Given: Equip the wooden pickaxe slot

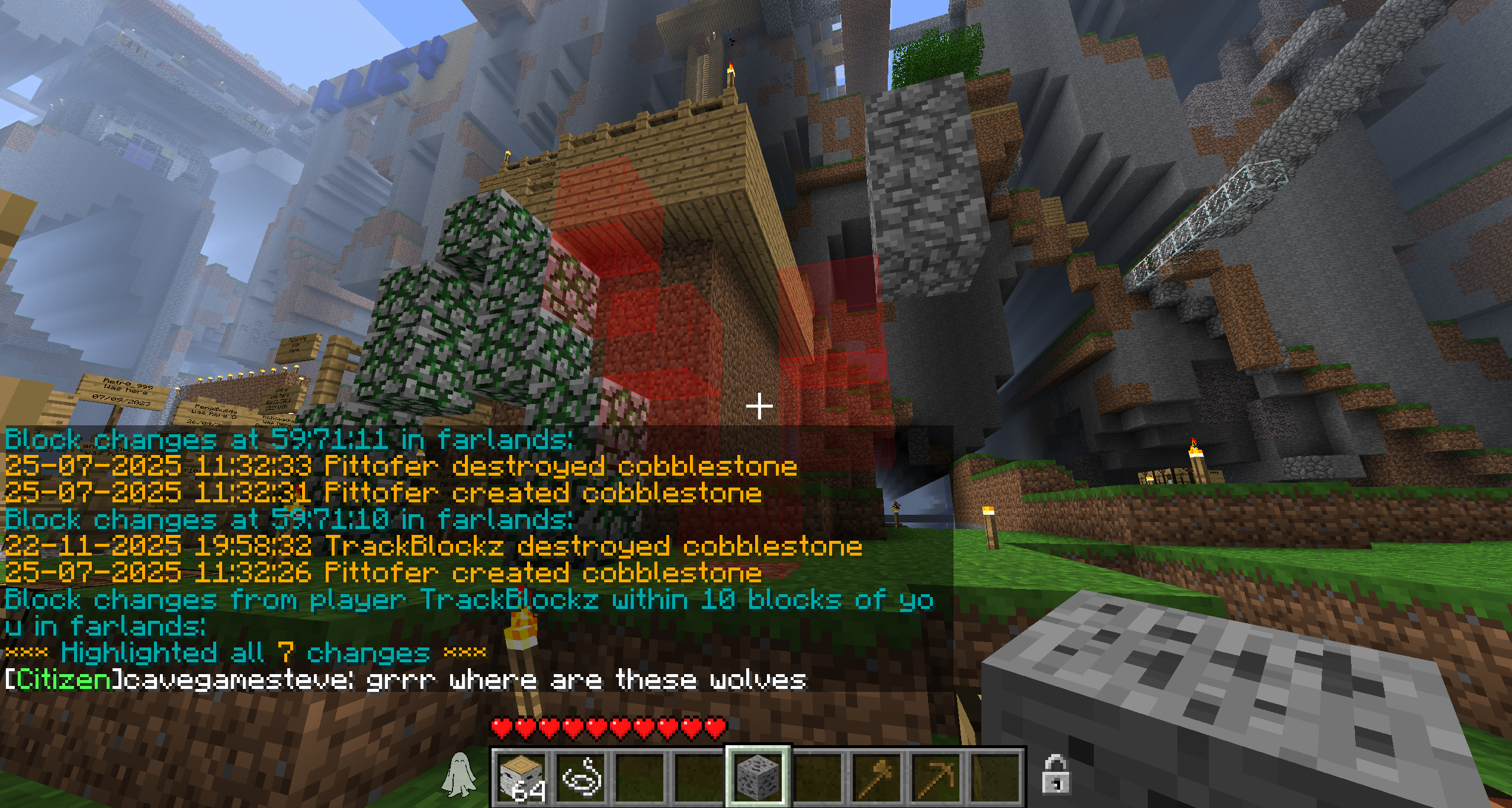Looking at the screenshot, I should [x=936, y=776].
